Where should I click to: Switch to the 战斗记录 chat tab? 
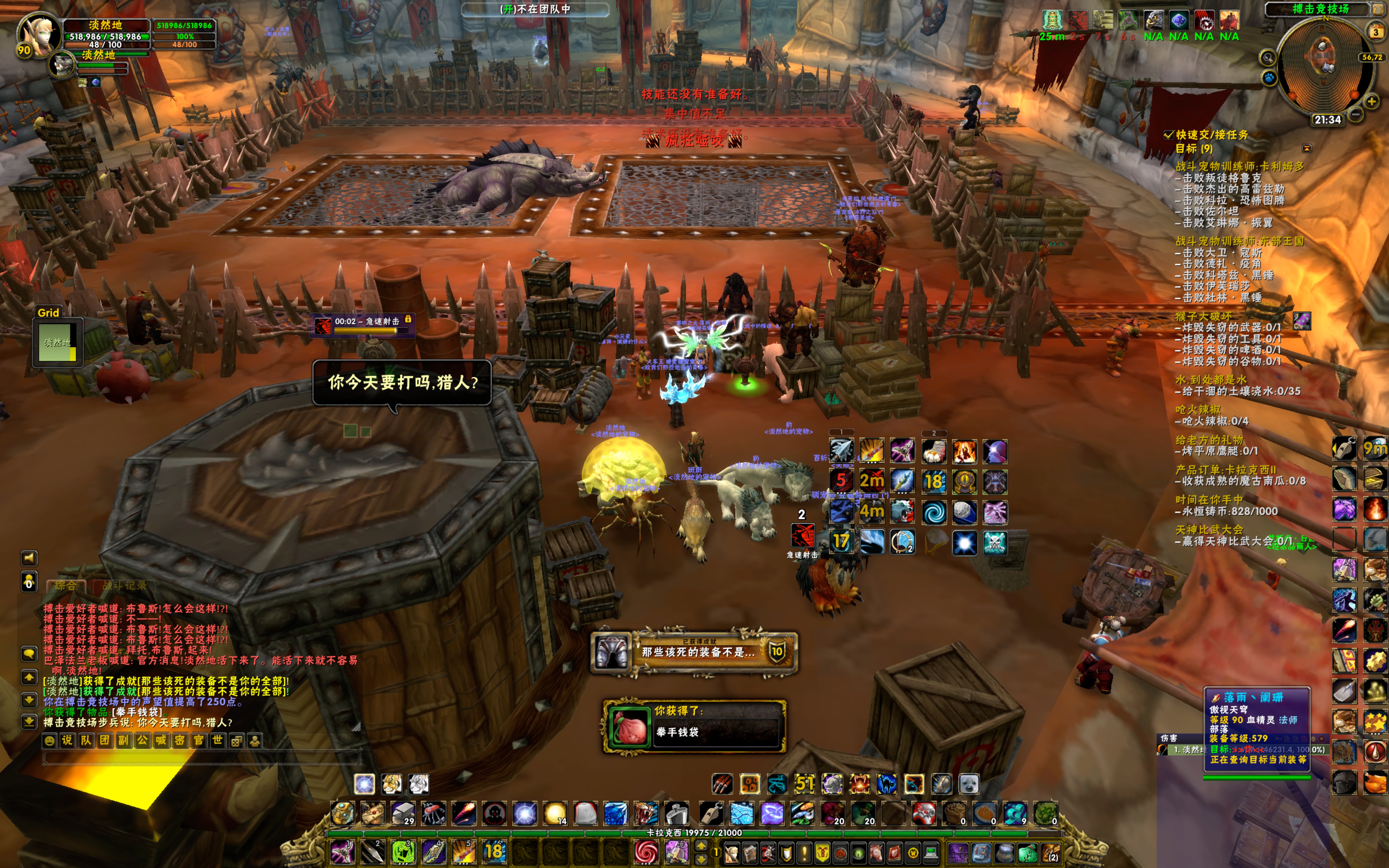(124, 585)
